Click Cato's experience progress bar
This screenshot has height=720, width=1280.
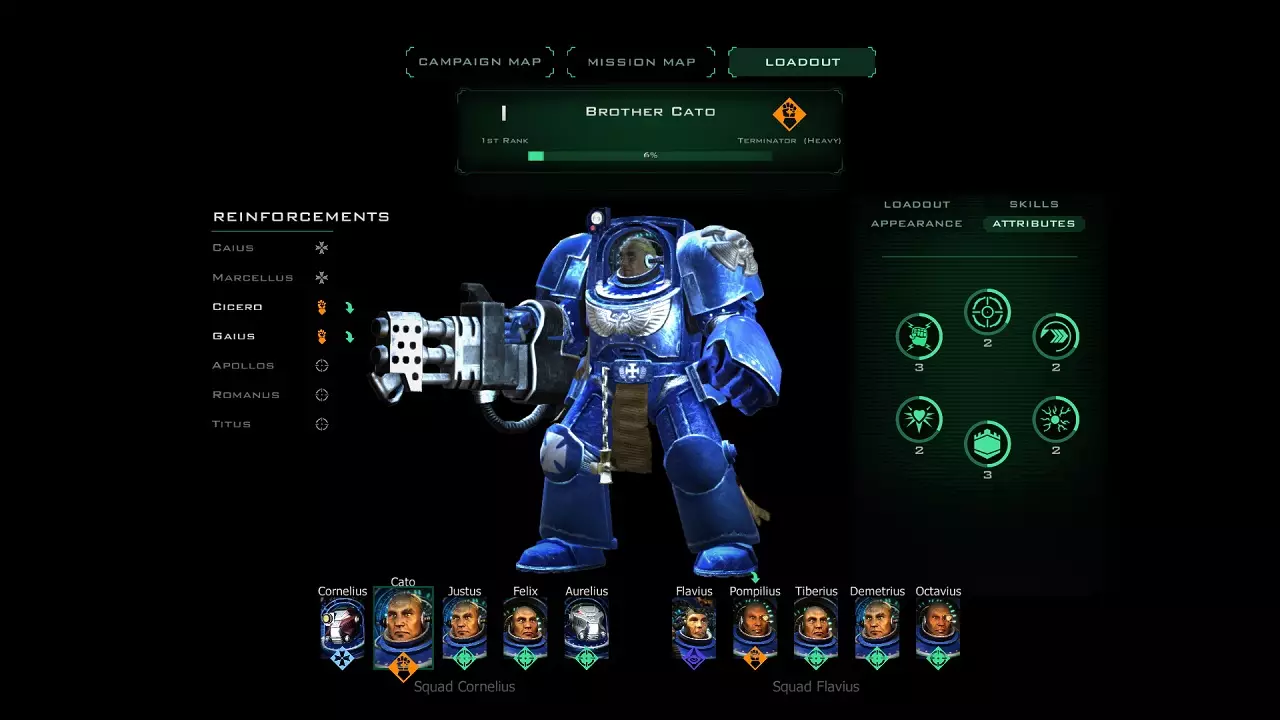(x=650, y=155)
